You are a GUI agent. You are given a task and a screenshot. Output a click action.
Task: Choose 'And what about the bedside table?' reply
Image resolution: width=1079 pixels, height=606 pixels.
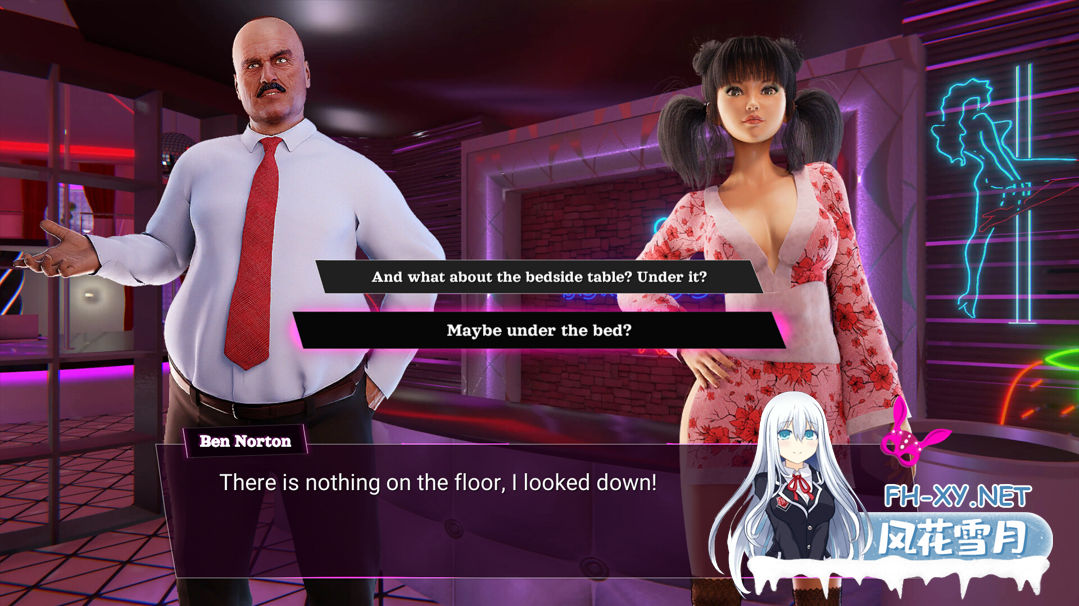pos(539,277)
